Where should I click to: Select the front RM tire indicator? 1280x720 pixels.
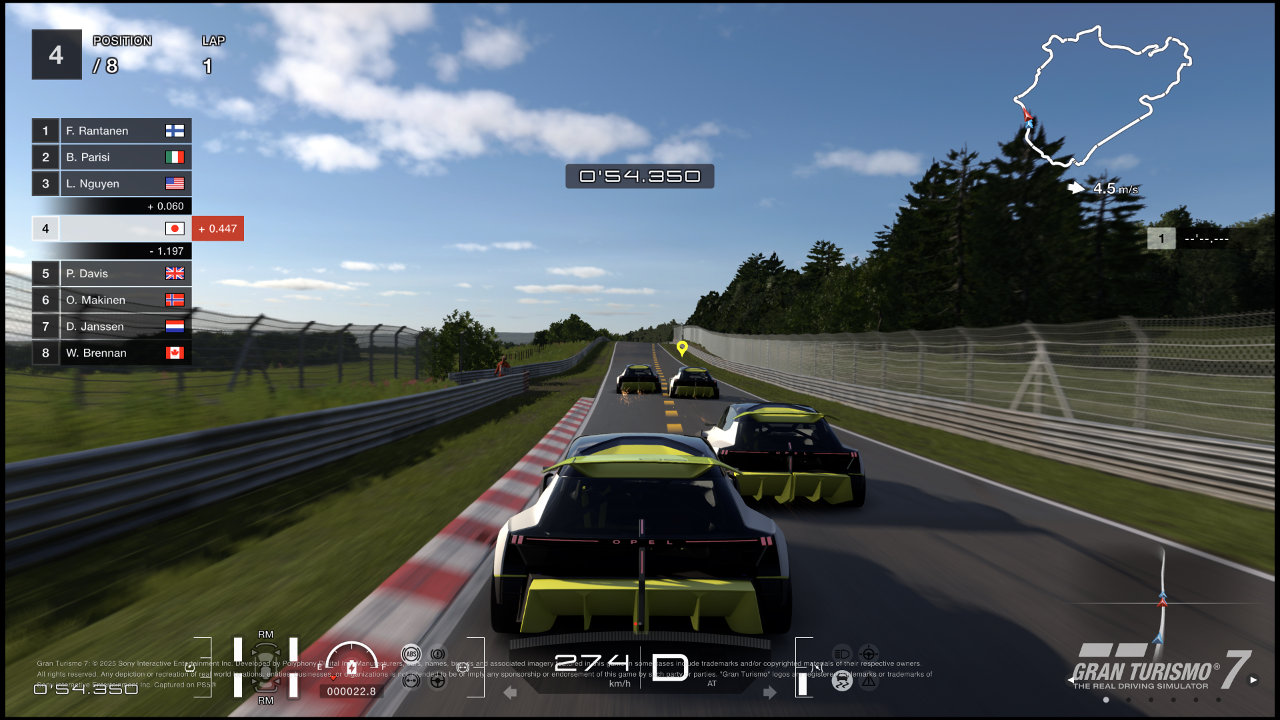[266, 635]
